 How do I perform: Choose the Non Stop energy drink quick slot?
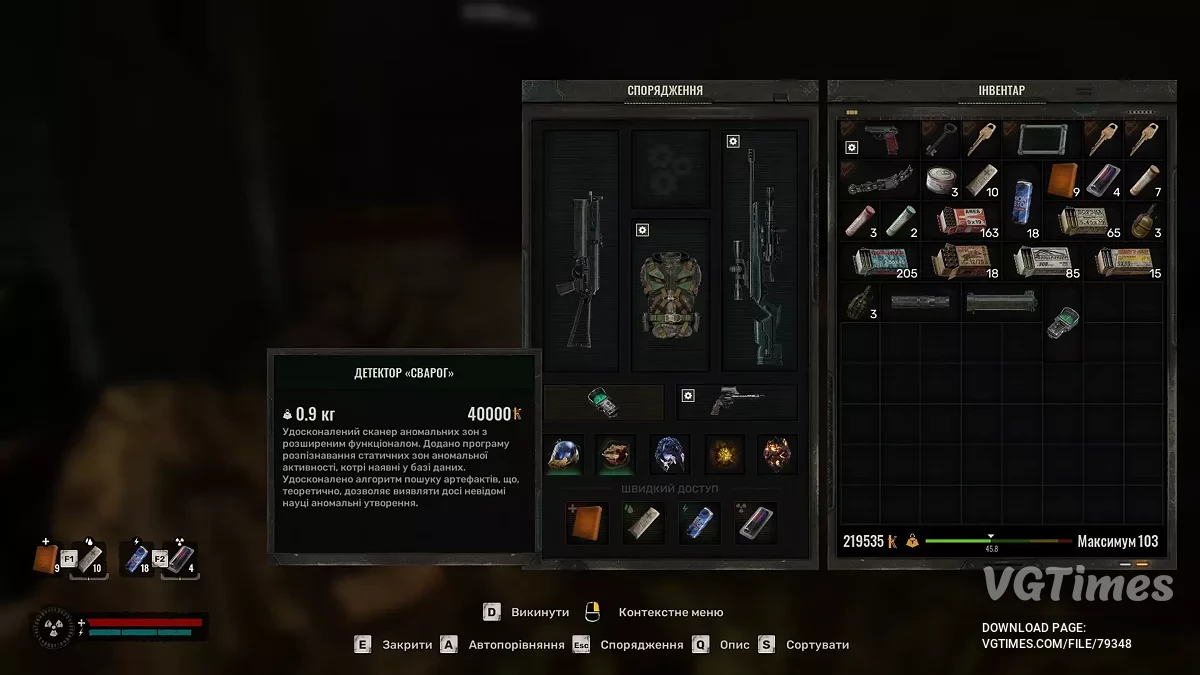[x=699, y=523]
